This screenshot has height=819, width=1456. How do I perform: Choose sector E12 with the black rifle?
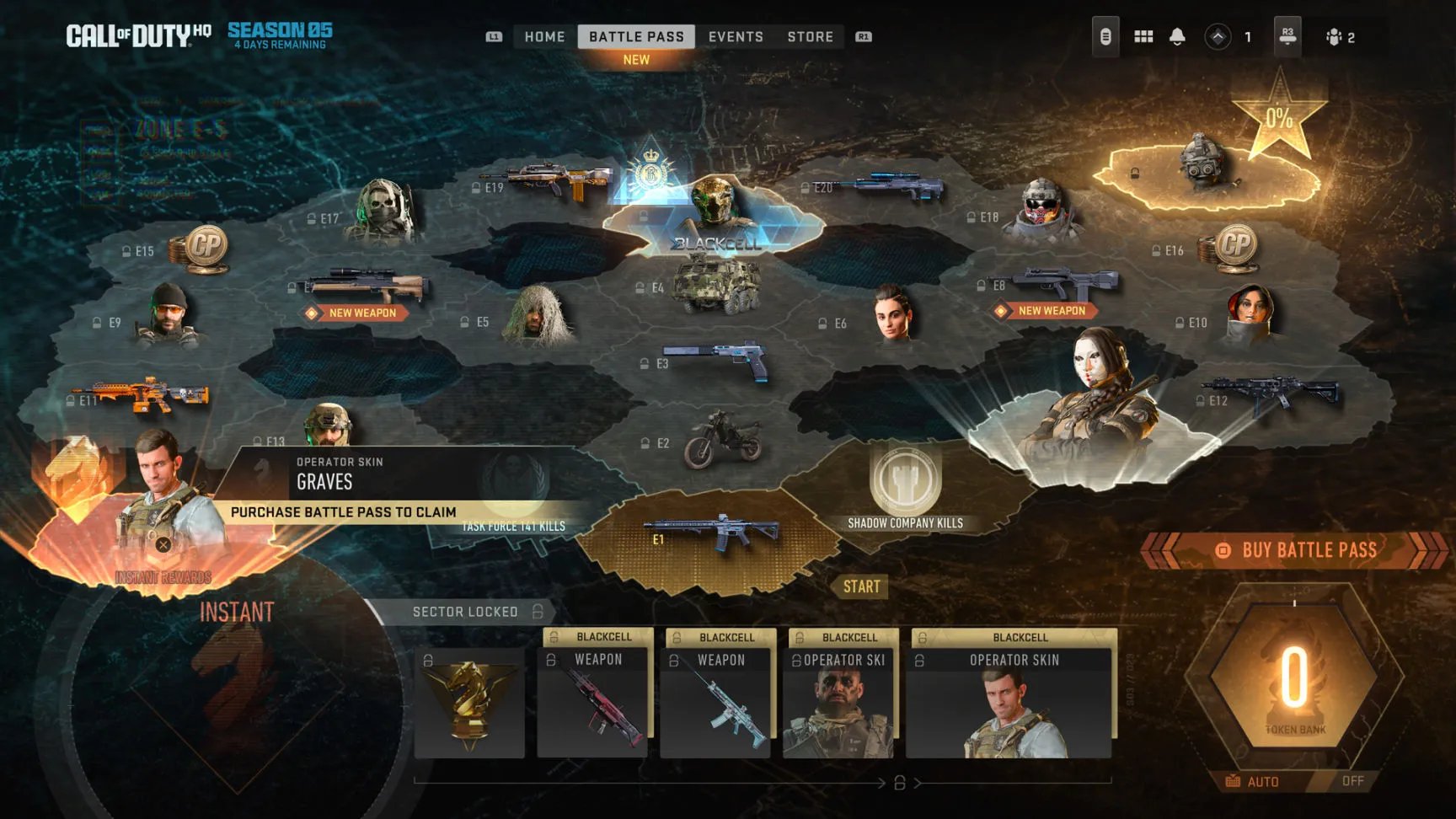1272,396
